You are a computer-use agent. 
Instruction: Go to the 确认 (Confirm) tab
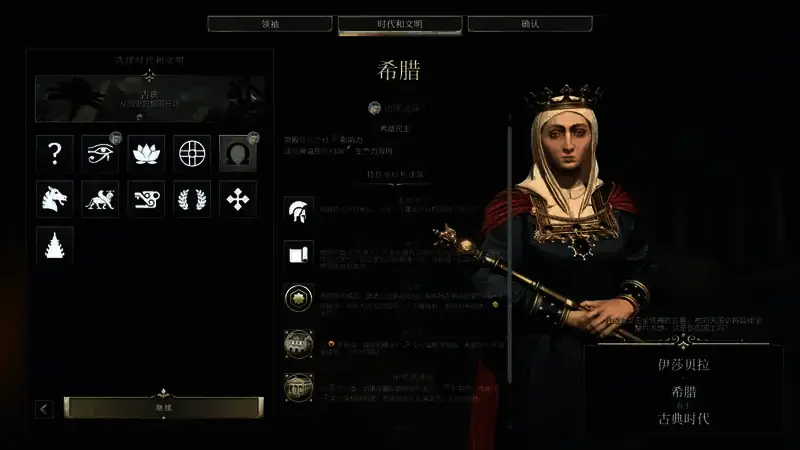(530, 23)
